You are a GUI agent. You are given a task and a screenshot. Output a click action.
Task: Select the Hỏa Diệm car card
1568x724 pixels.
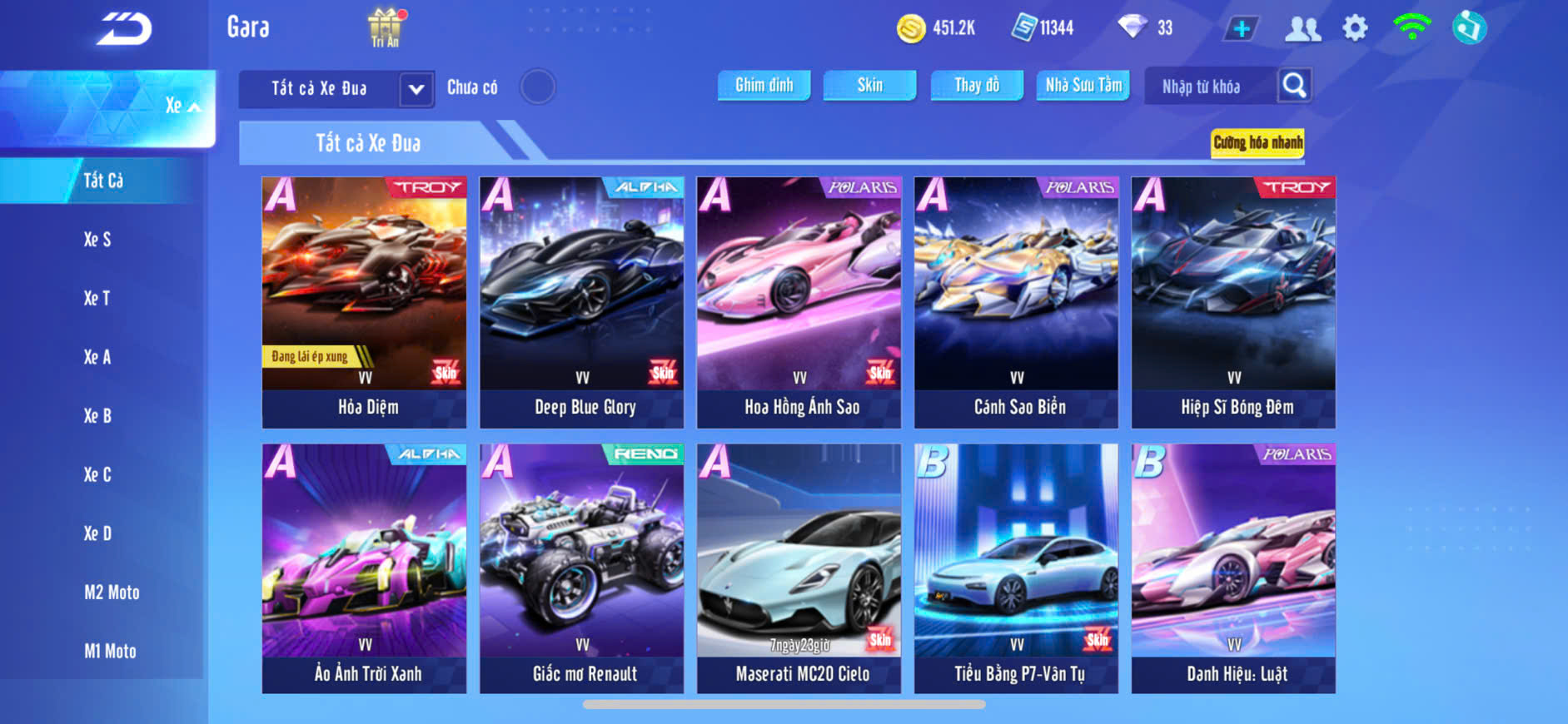click(x=364, y=302)
